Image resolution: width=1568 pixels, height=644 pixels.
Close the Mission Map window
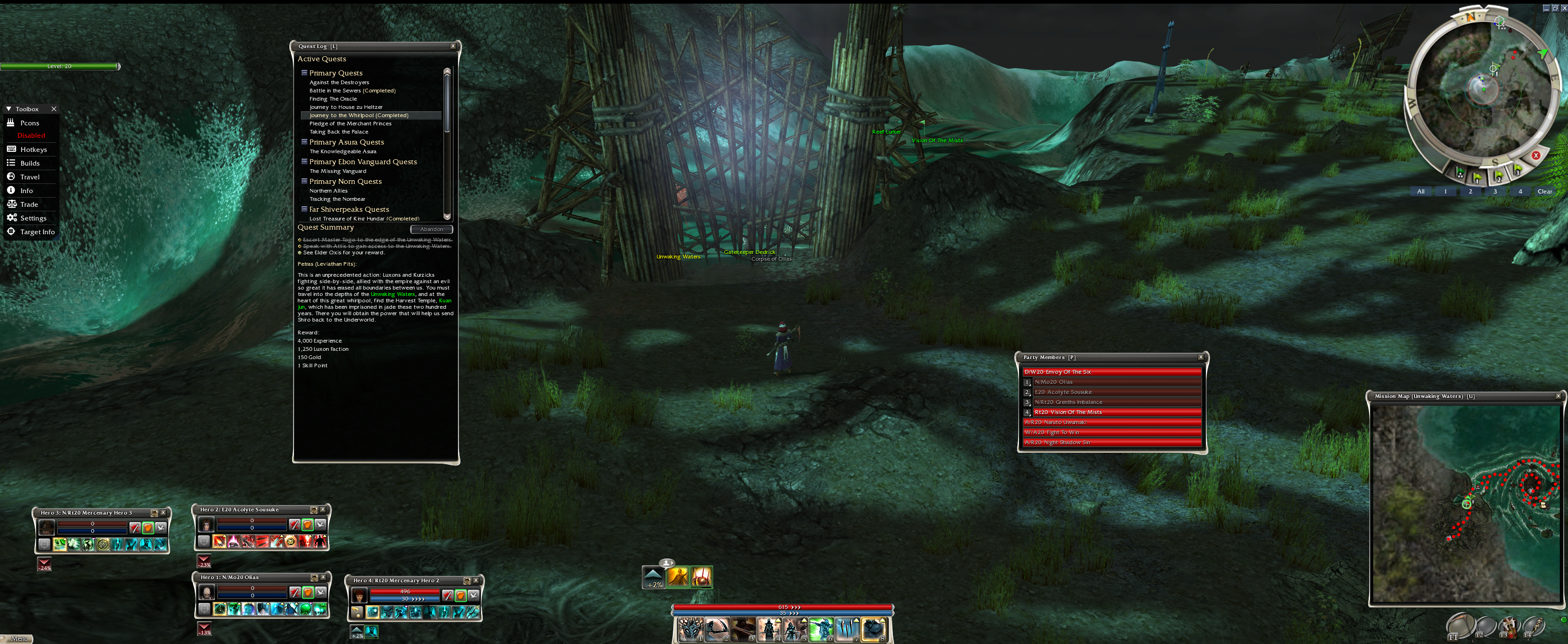1557,396
